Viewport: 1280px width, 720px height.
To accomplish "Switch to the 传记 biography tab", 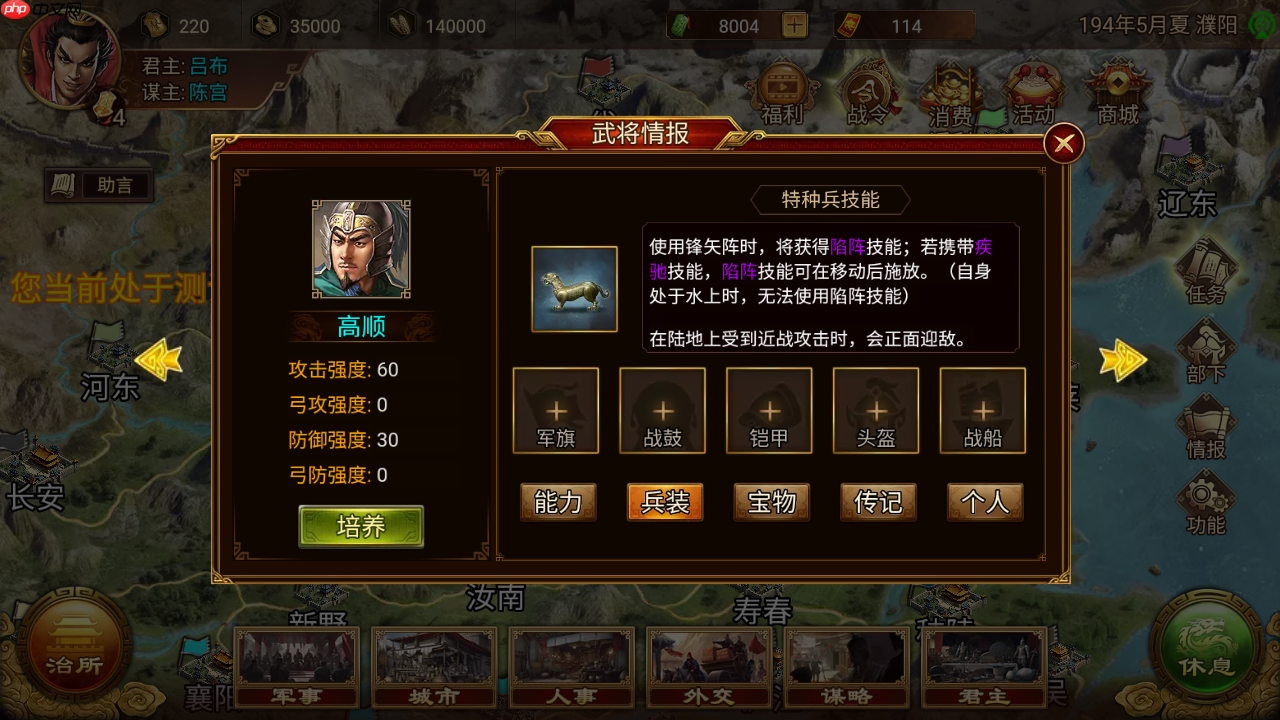I will (877, 502).
